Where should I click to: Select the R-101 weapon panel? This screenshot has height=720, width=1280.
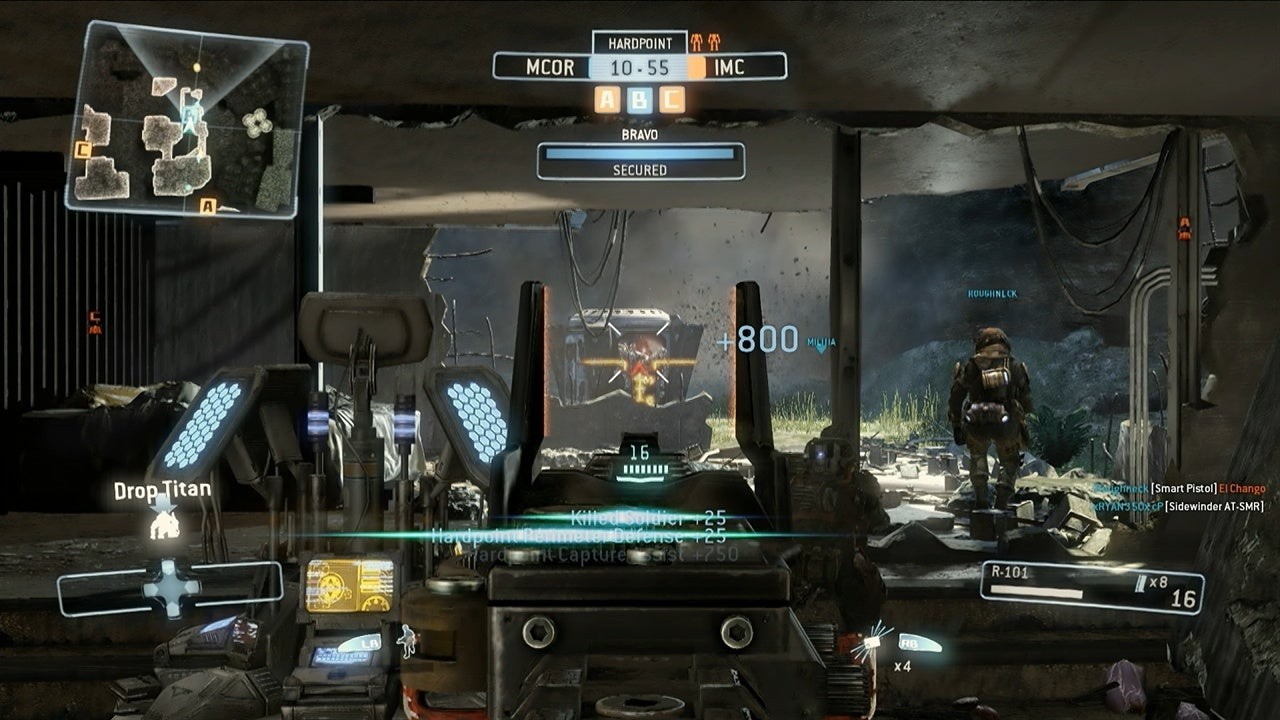(1091, 586)
